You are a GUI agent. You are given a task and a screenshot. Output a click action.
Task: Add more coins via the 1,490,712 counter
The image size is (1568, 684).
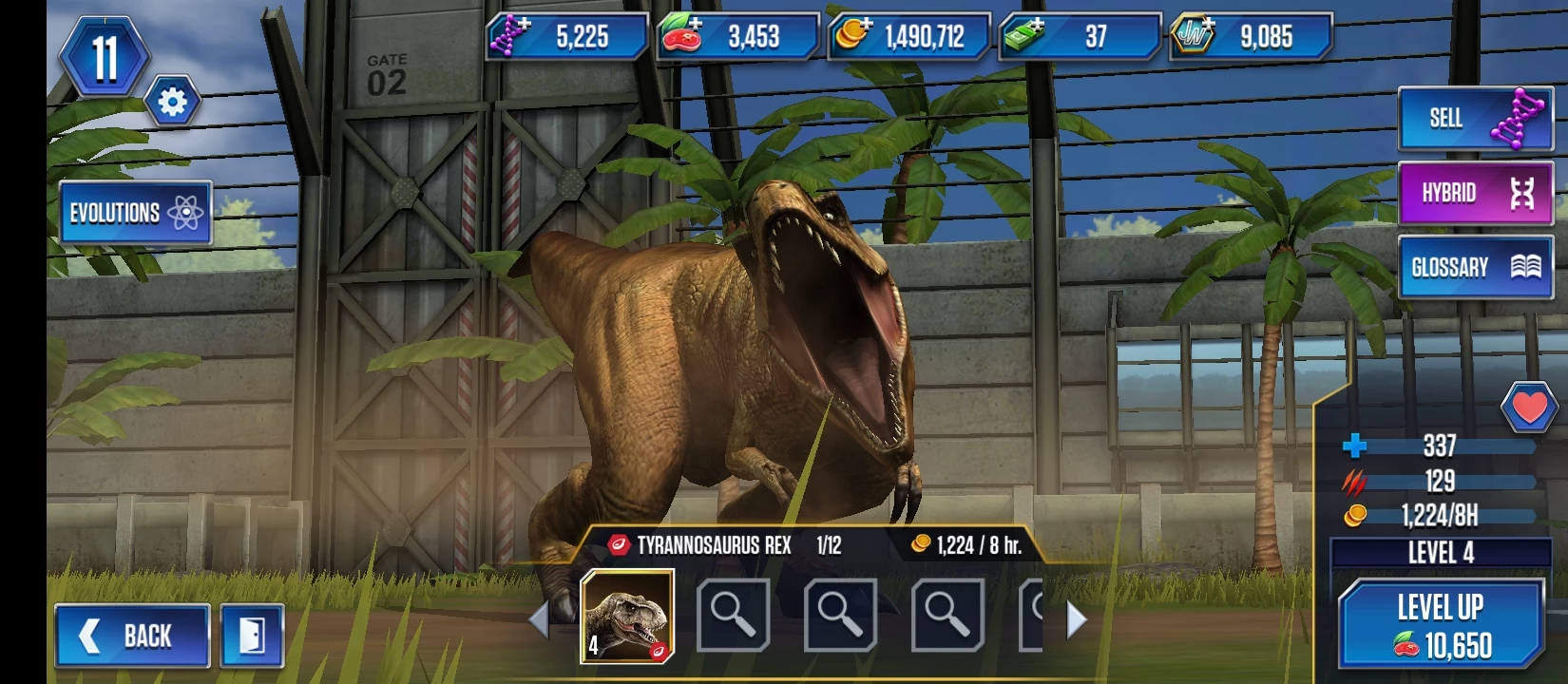(908, 37)
